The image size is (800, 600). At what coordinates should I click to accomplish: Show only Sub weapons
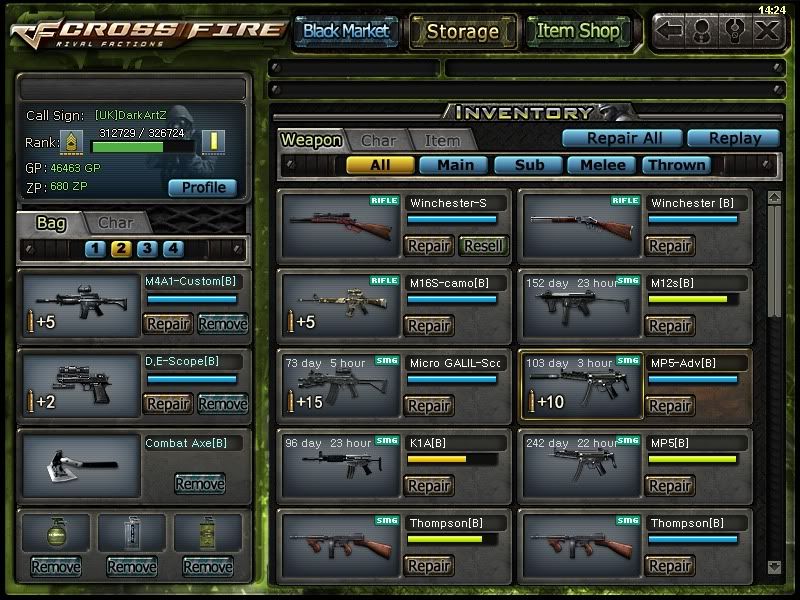(x=527, y=165)
